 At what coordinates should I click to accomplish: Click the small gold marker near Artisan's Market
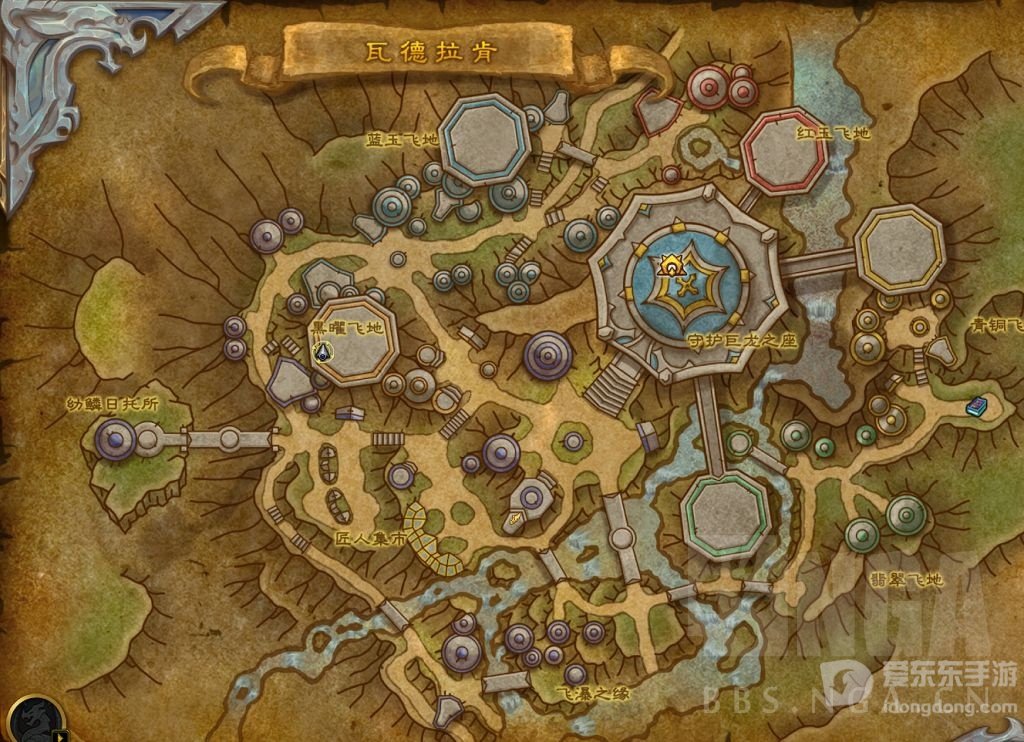516,518
